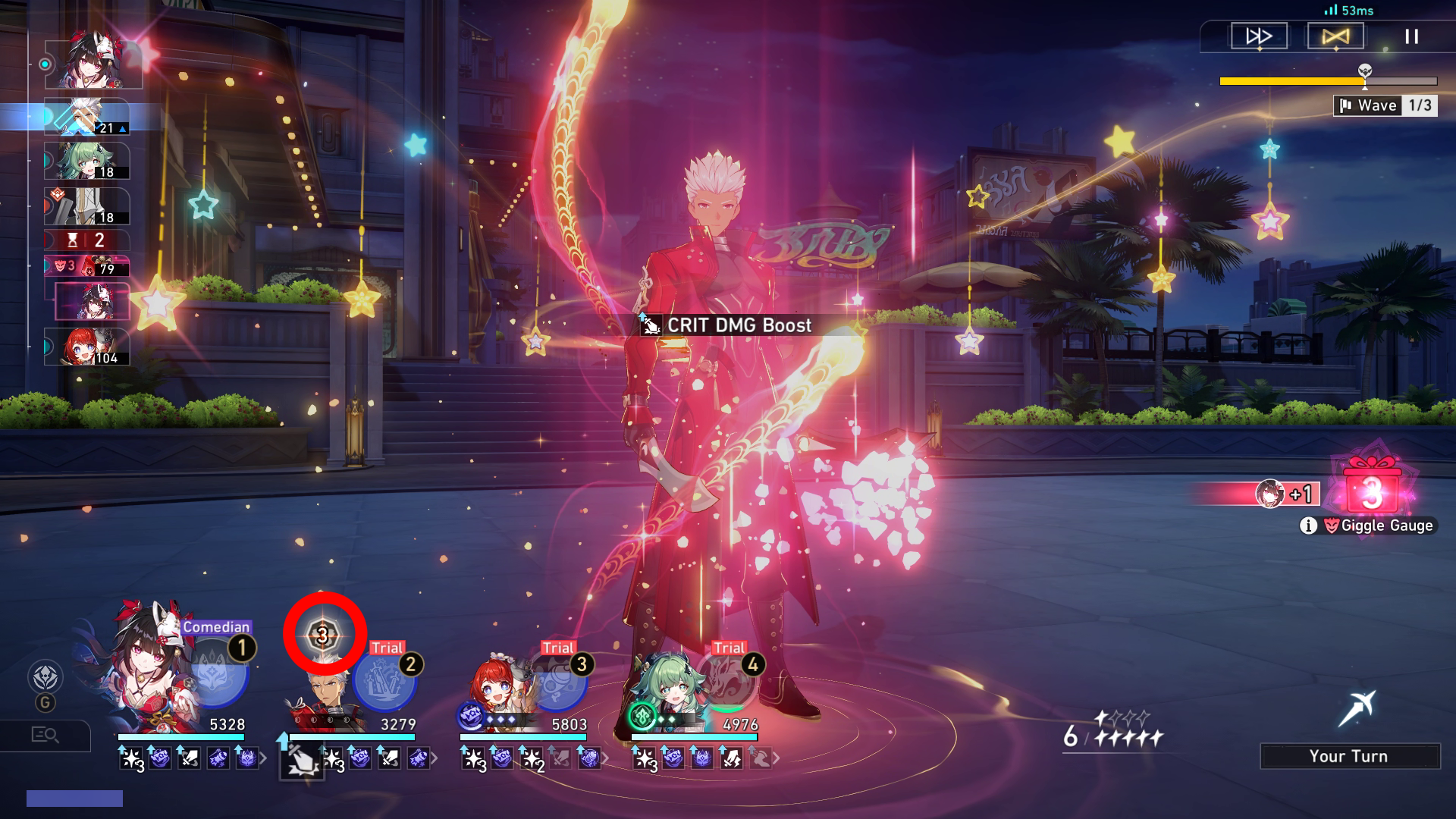This screenshot has height=819, width=1456.
Task: Click the attack icon above Your Turn
Action: point(1357,709)
